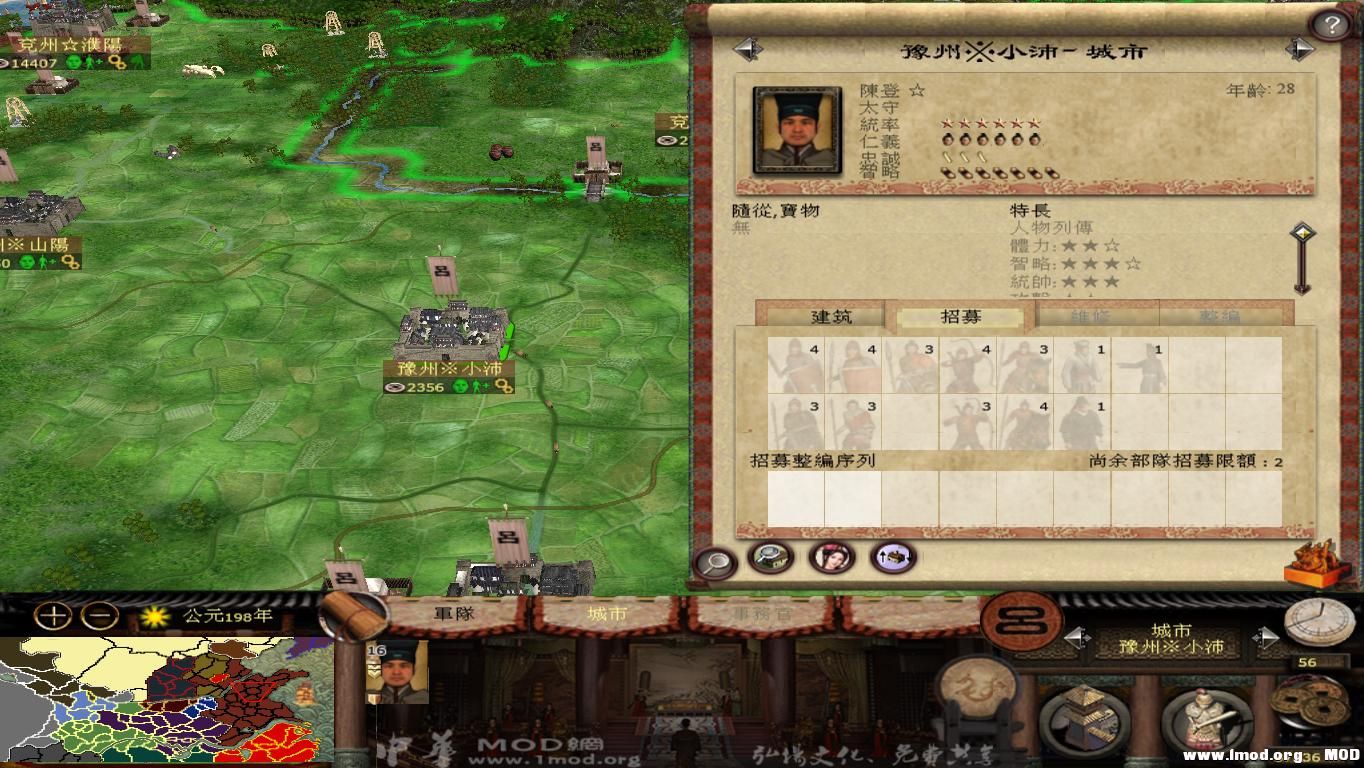This screenshot has width=1364, height=768.
Task: Open the character/princess portrait icon on panel
Action: click(x=833, y=558)
